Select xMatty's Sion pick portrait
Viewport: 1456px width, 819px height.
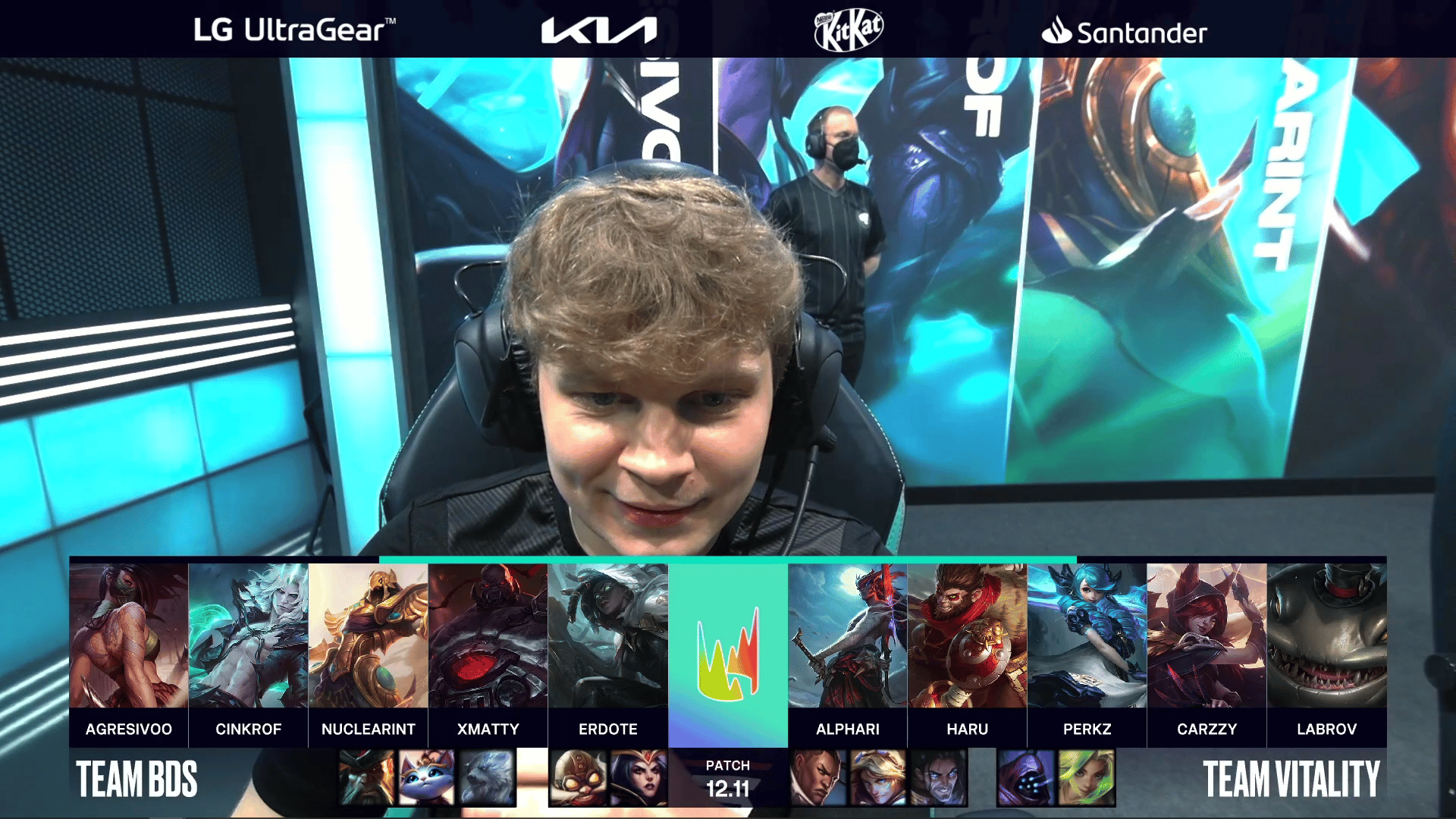[x=488, y=635]
